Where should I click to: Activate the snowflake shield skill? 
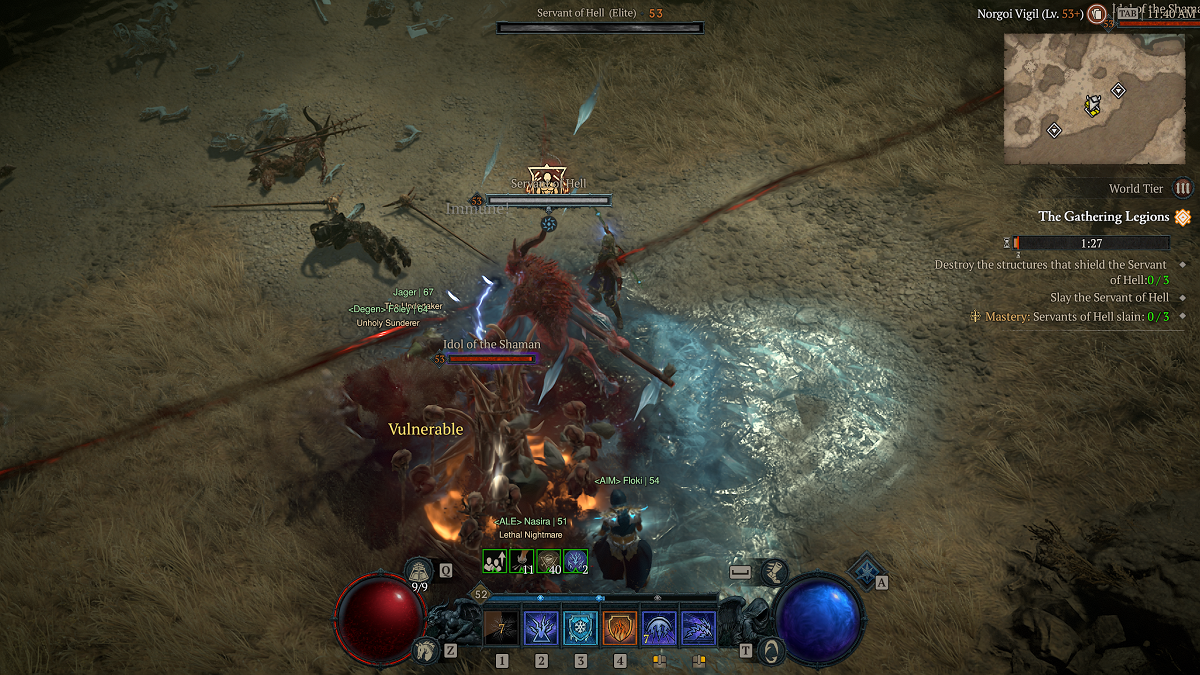pyautogui.click(x=580, y=629)
